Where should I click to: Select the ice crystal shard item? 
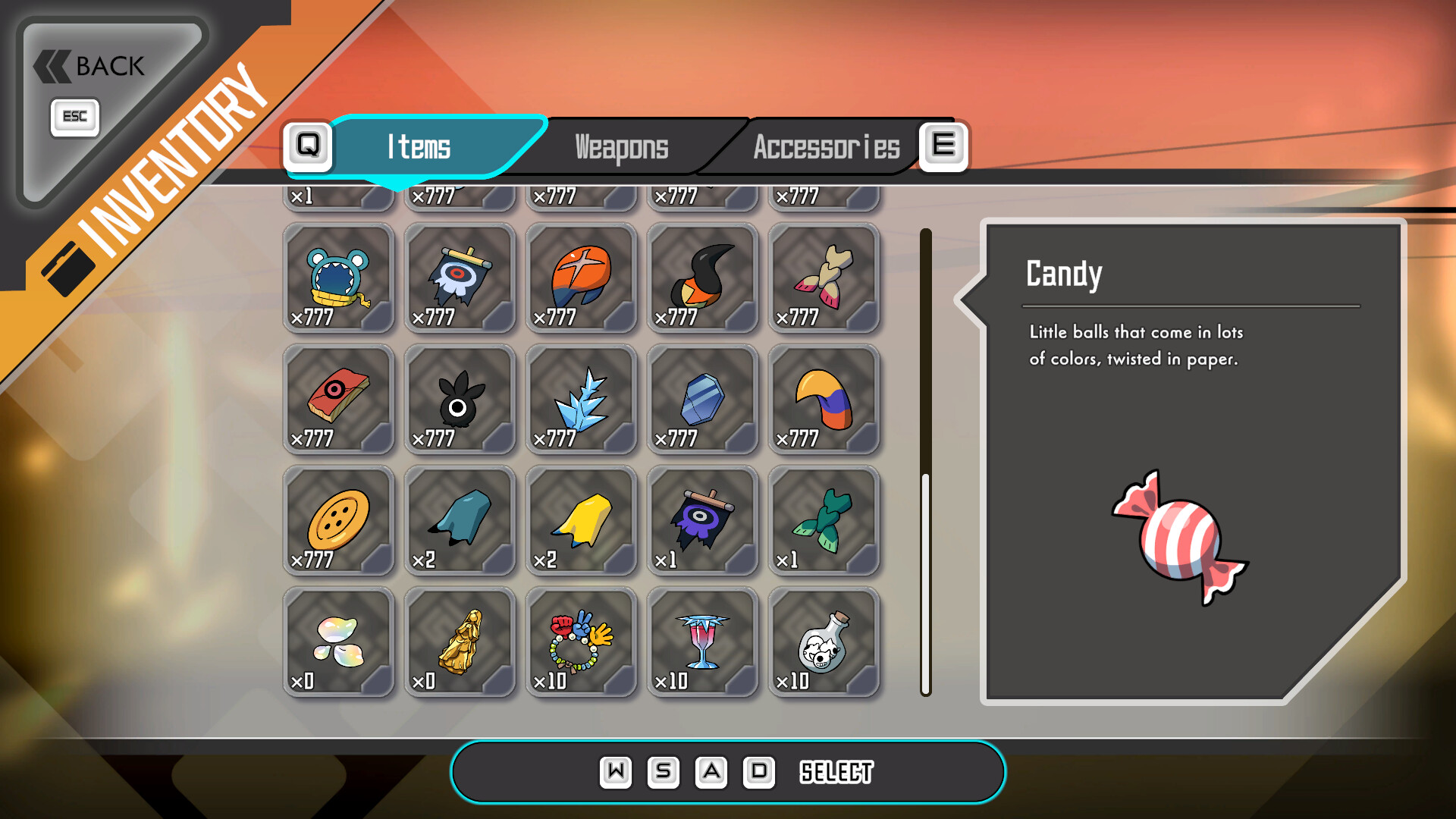[581, 400]
